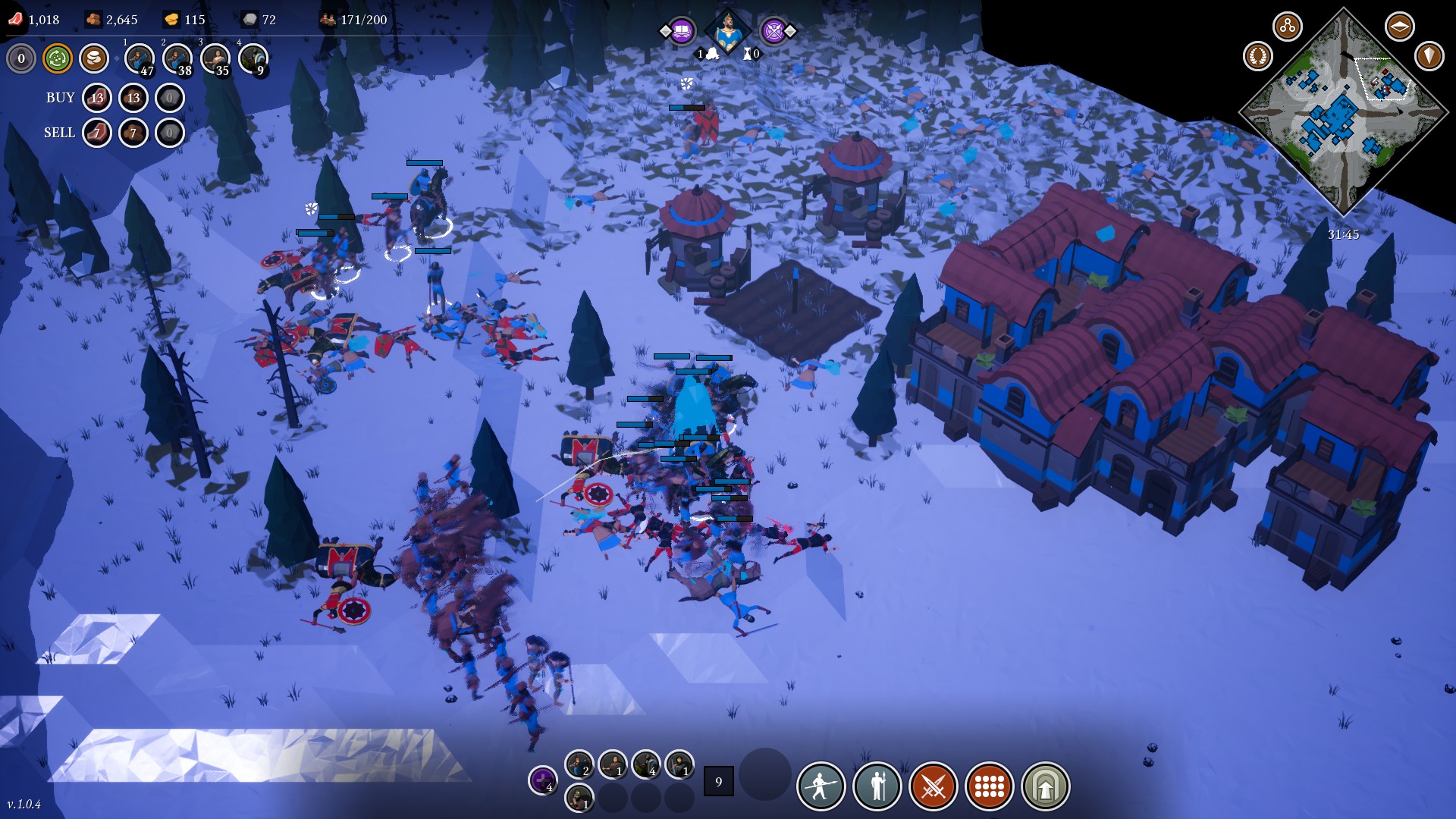The width and height of the screenshot is (1456, 819).
Task: Select control group 2 with 38 units
Action: [177, 58]
